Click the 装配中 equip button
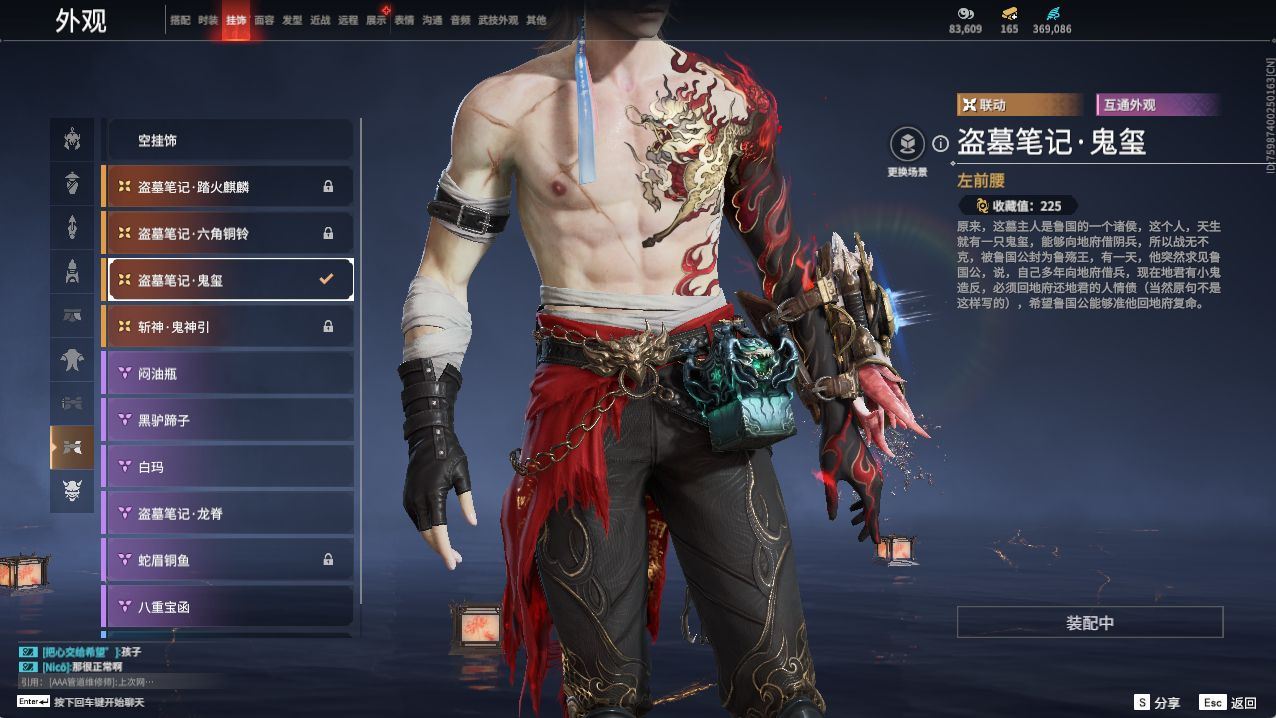Screen dimensions: 1276x718 (x=1090, y=622)
